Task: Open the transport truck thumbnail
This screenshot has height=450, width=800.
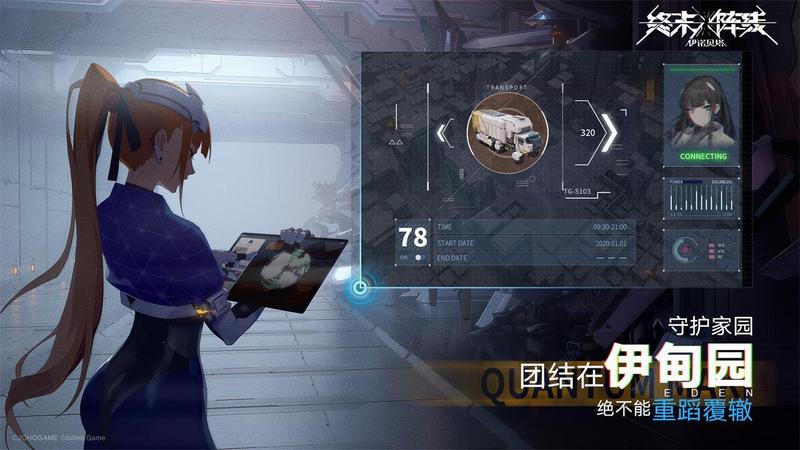Action: (x=506, y=130)
